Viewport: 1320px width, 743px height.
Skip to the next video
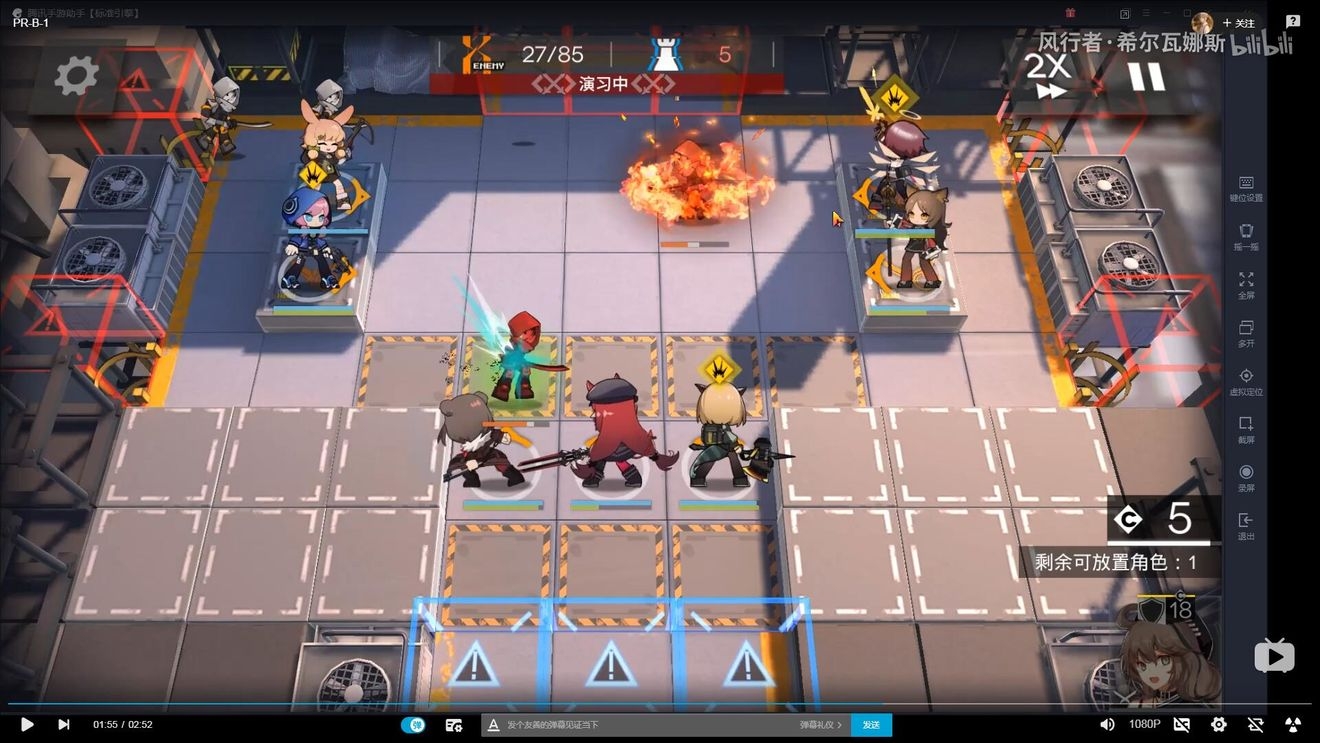(x=64, y=724)
